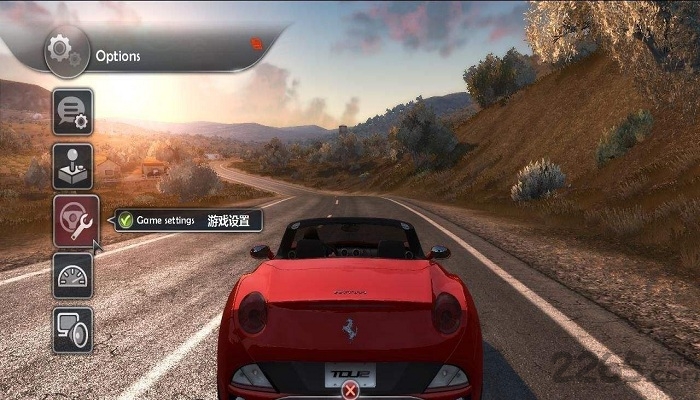Select the joystick controls settings icon

73,165
